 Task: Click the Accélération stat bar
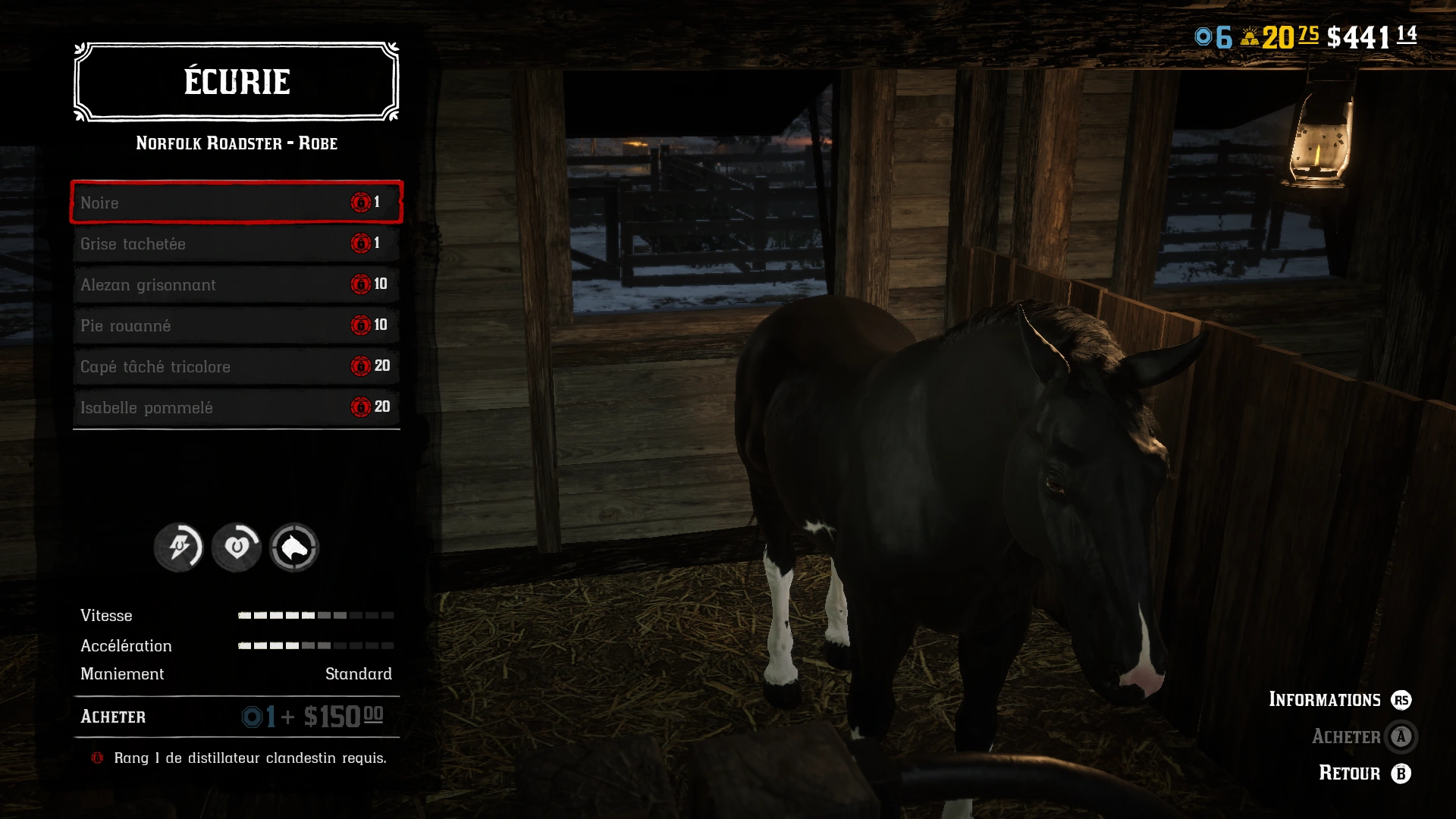315,646
